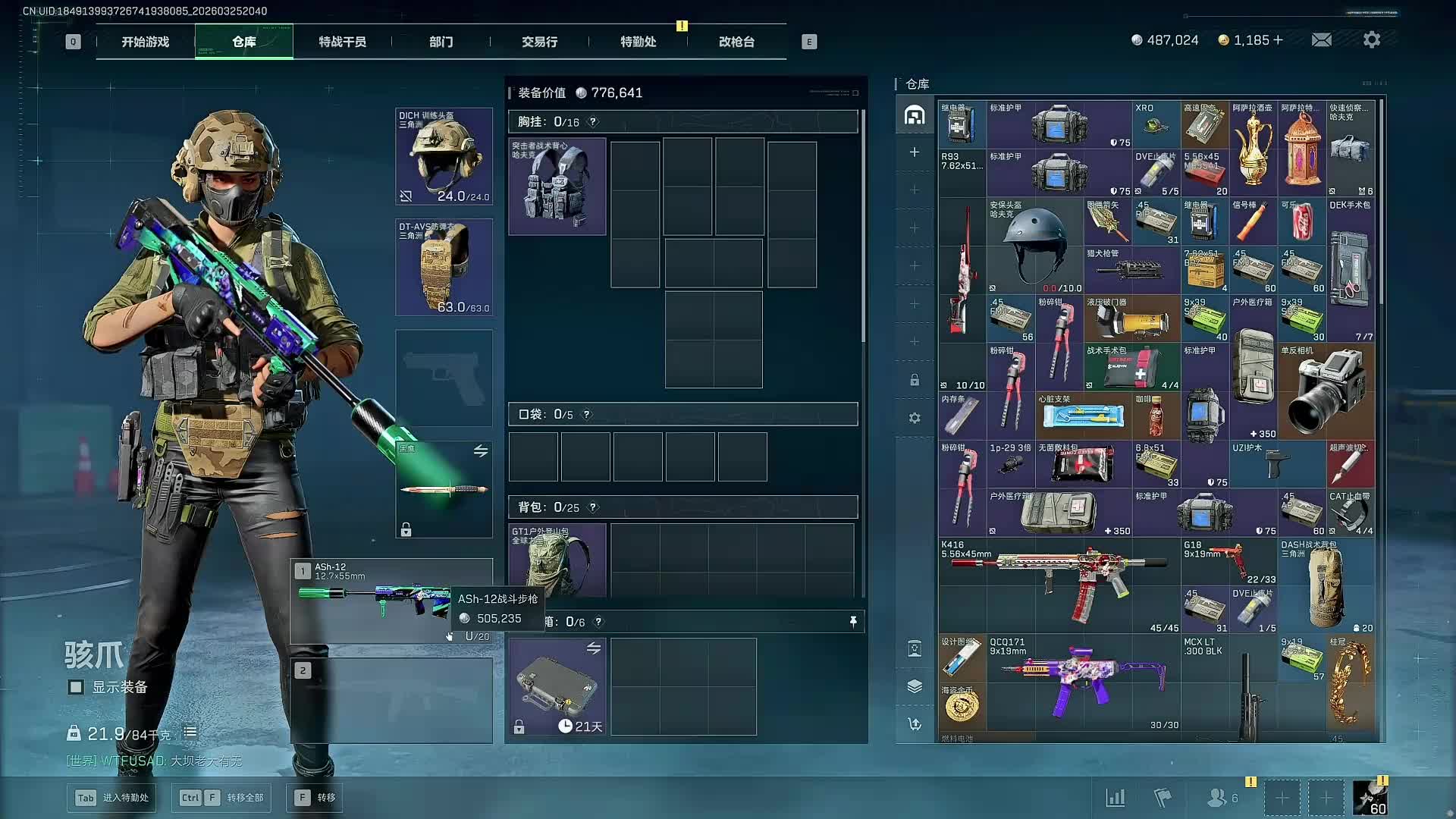Select the tactical chest rig slot
The image size is (1456, 819).
(x=557, y=187)
